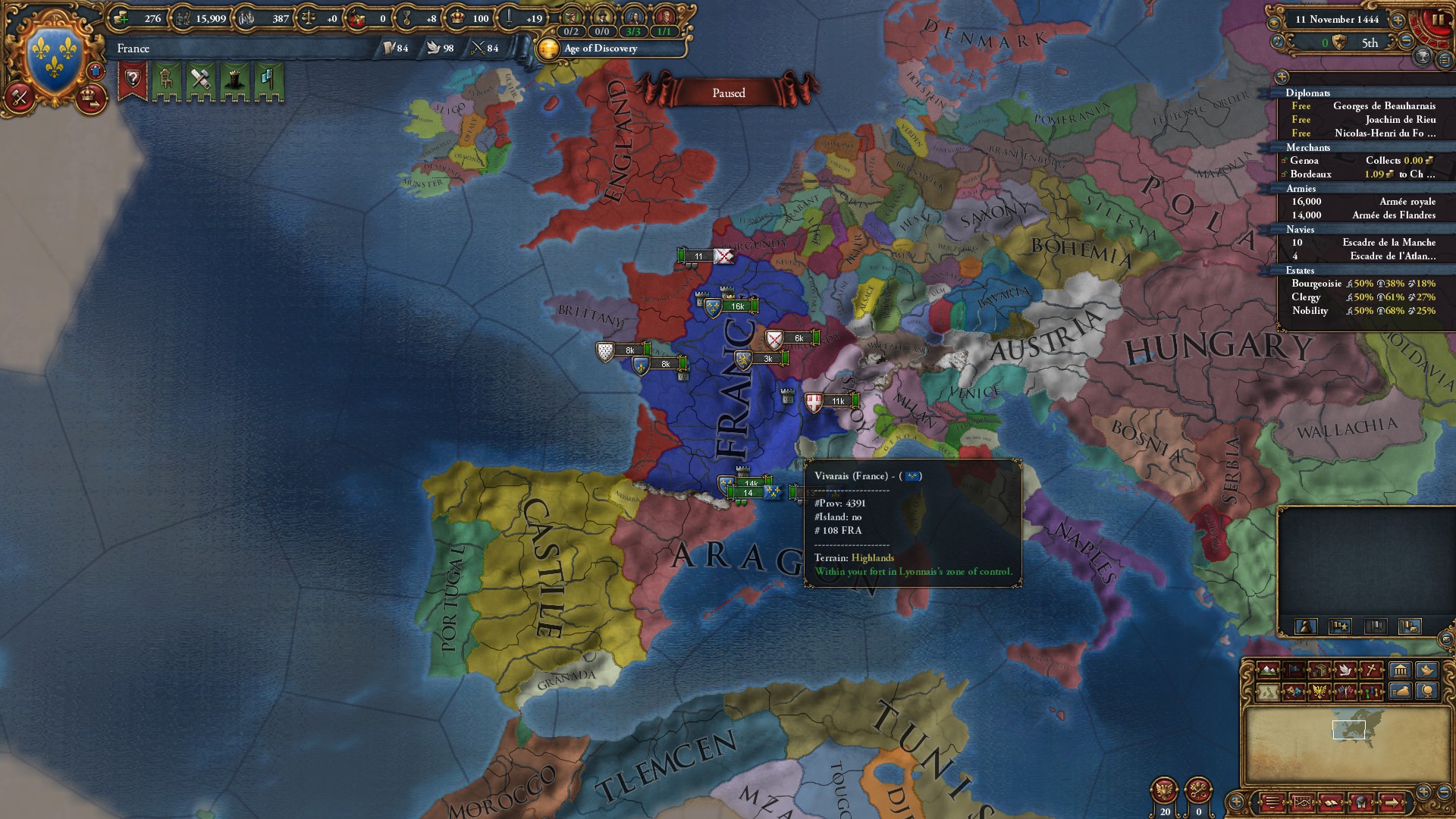
Task: Expand the message settings with the blue plus
Action: (x=1235, y=802)
